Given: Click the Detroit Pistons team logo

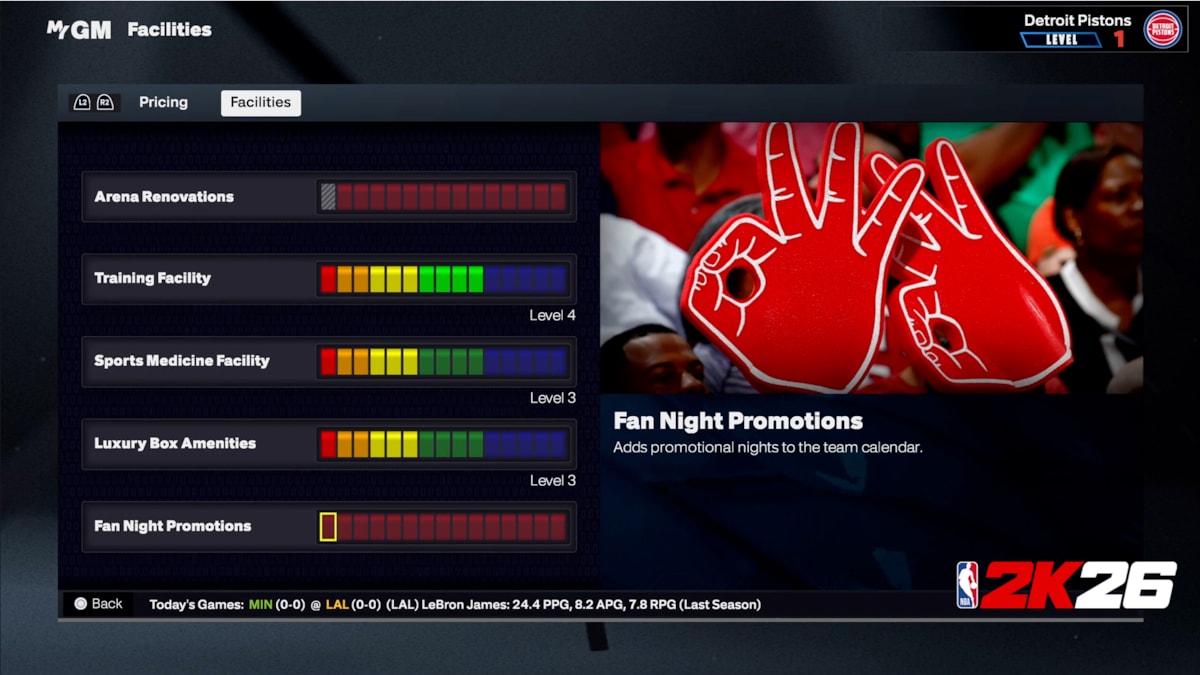Looking at the screenshot, I should click(x=1162, y=29).
